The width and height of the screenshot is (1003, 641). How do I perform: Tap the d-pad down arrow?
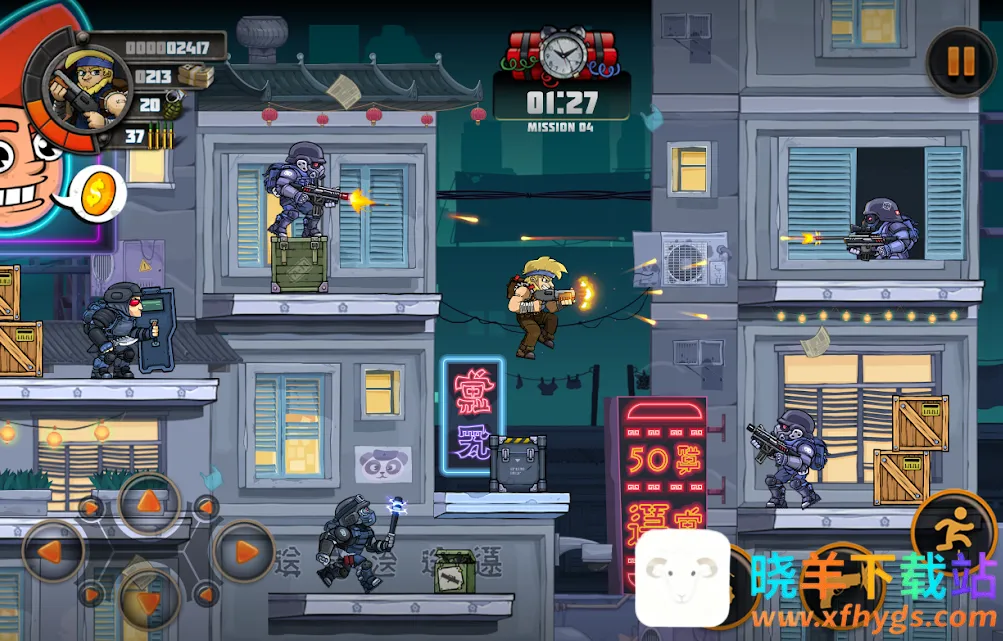click(149, 600)
